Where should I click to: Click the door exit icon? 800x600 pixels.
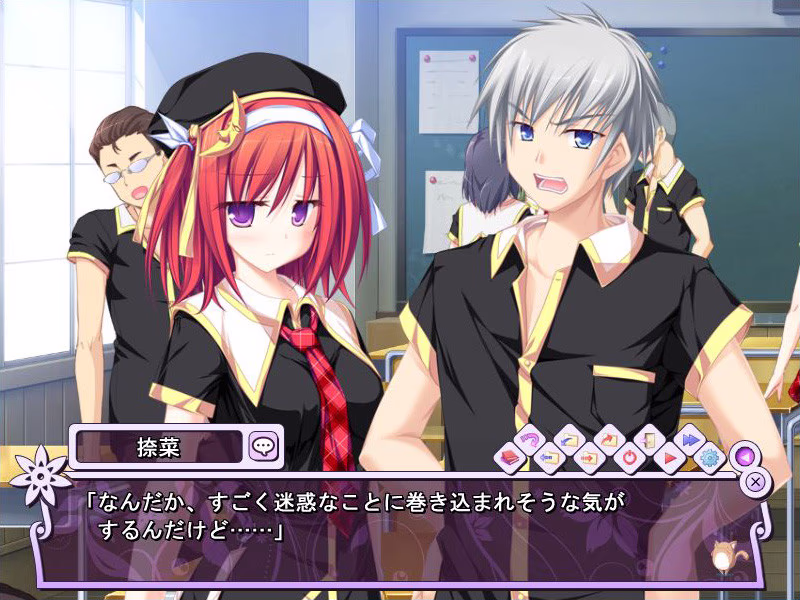point(649,440)
